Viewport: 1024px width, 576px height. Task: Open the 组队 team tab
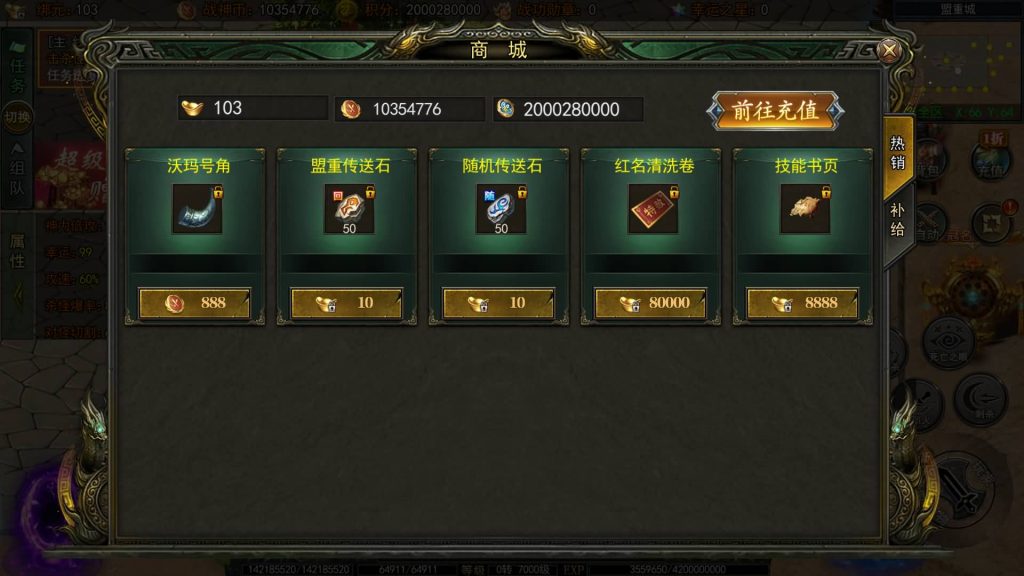pos(17,168)
